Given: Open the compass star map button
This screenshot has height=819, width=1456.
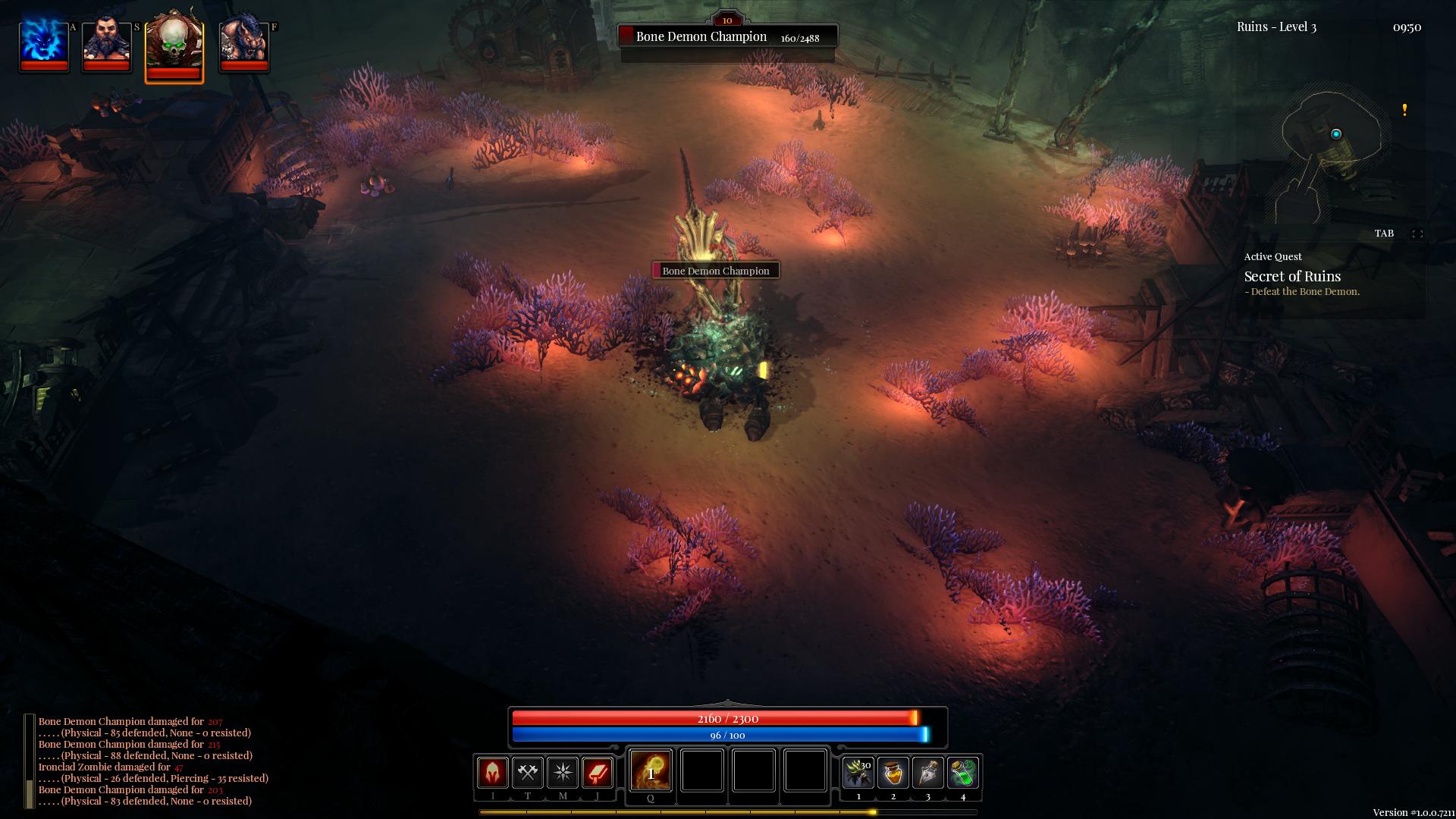Looking at the screenshot, I should [x=563, y=773].
